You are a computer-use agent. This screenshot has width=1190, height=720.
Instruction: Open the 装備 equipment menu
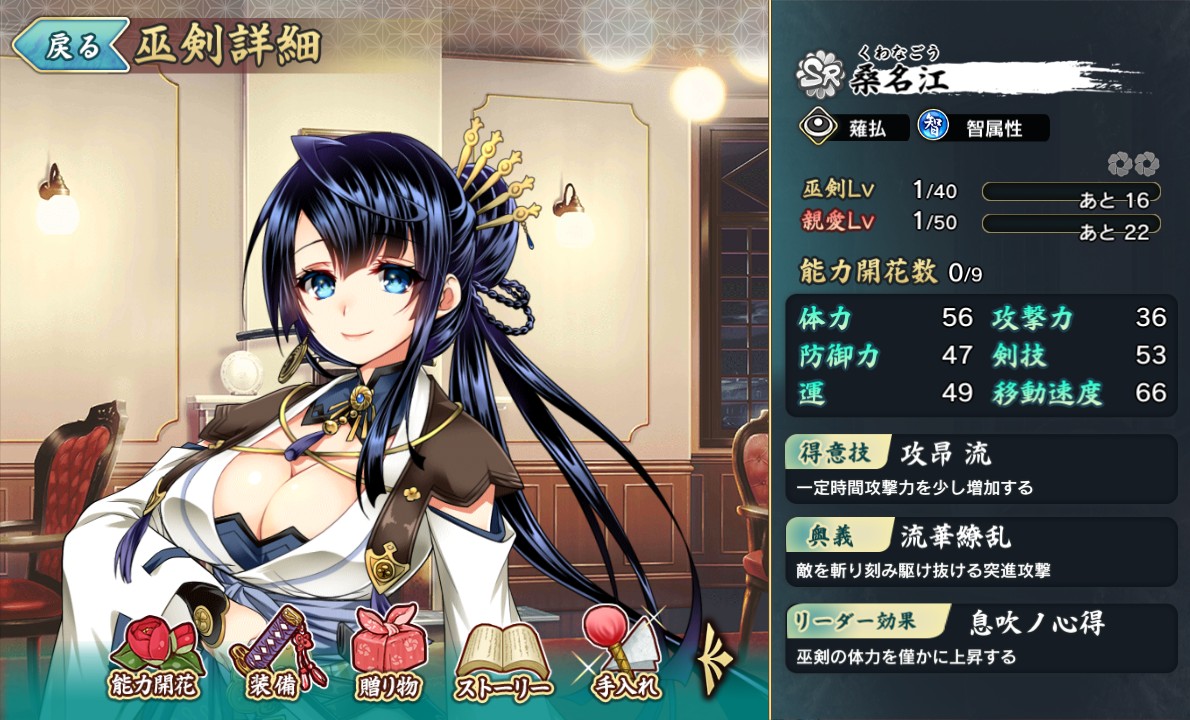coord(272,655)
